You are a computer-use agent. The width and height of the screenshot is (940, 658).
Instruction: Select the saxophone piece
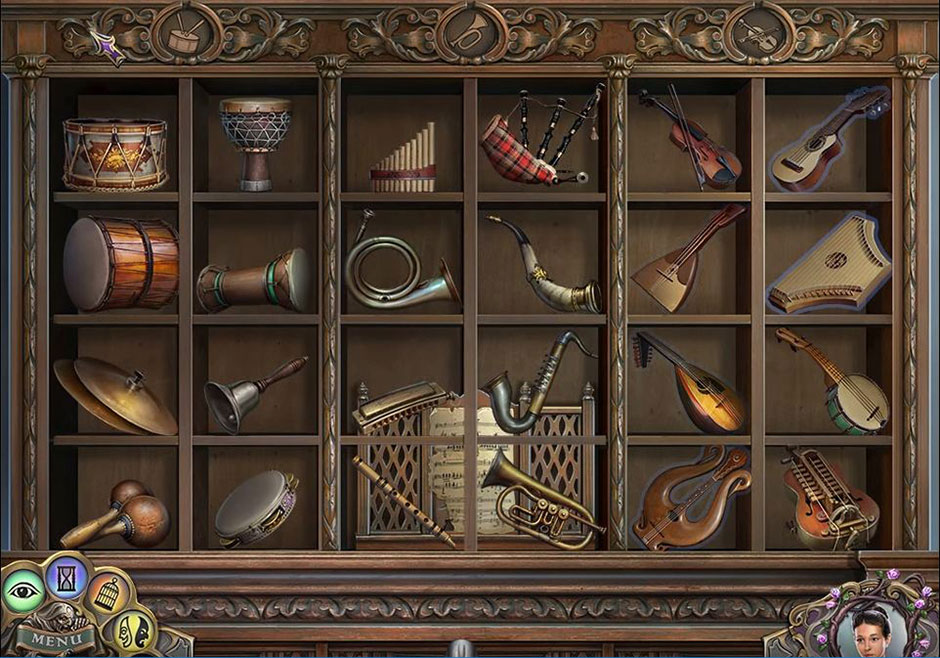point(536,385)
